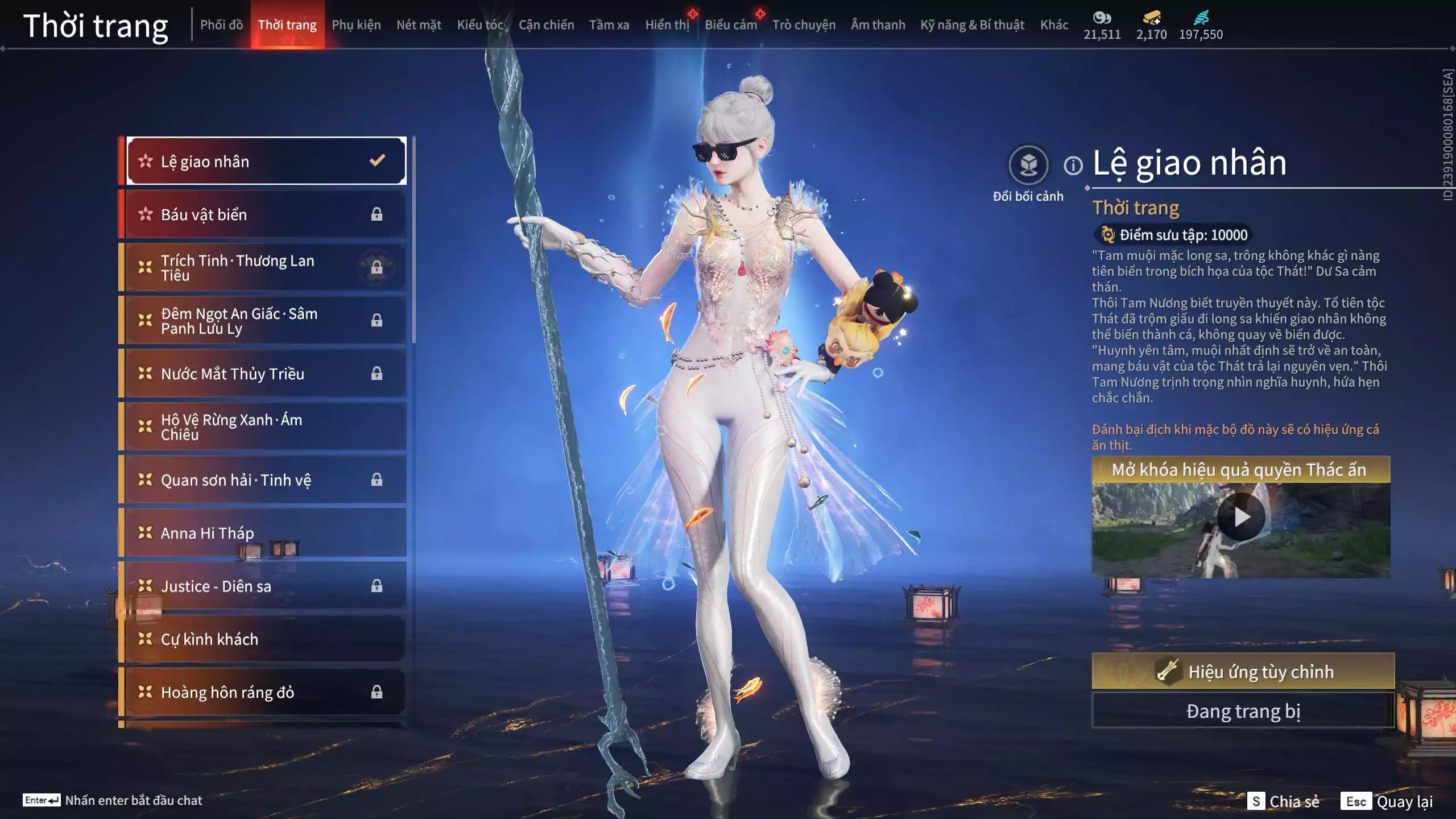The width and height of the screenshot is (1456, 819).
Task: Open the Biểu cảm tab
Action: click(x=731, y=25)
